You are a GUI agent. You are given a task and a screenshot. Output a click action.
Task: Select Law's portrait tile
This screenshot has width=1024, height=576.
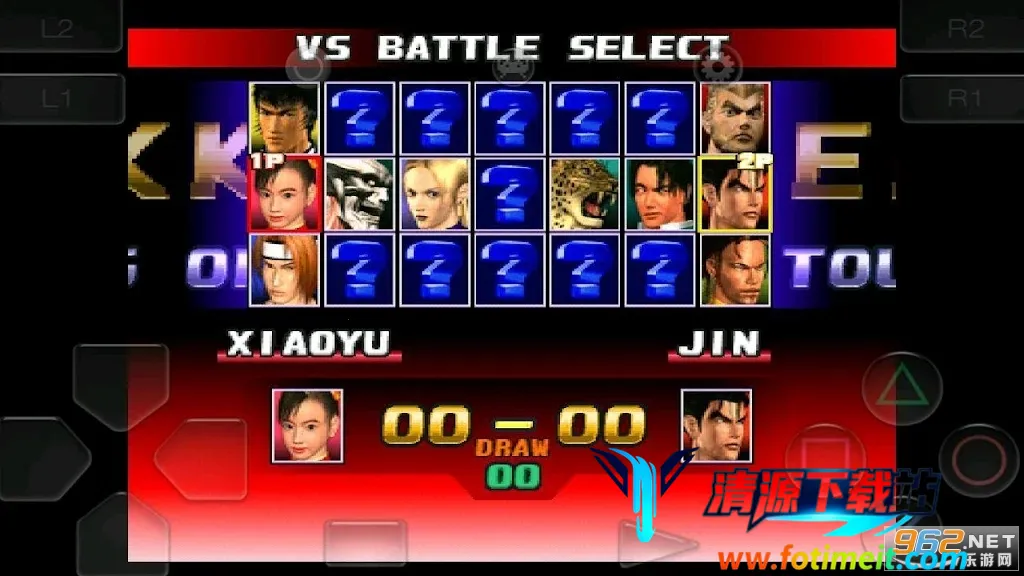pyautogui.click(x=285, y=118)
